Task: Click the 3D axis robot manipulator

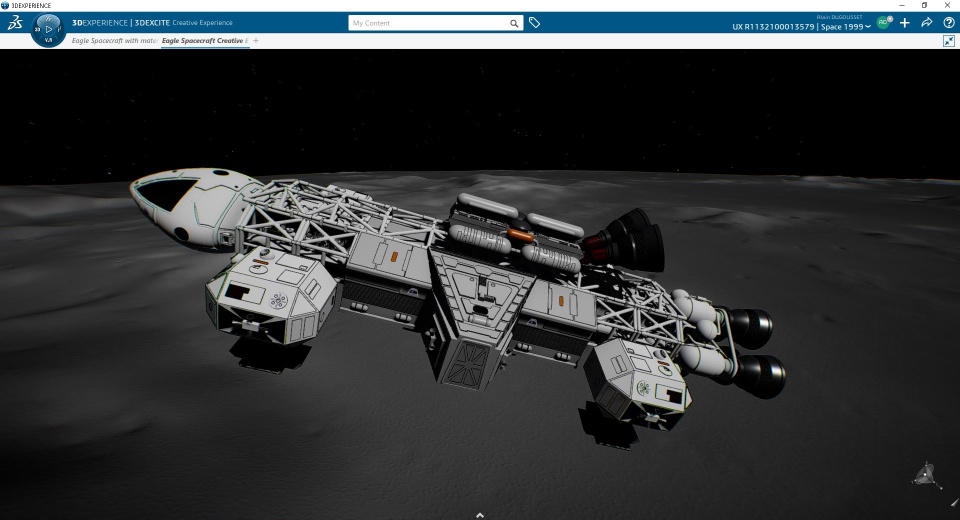Action: tap(927, 475)
